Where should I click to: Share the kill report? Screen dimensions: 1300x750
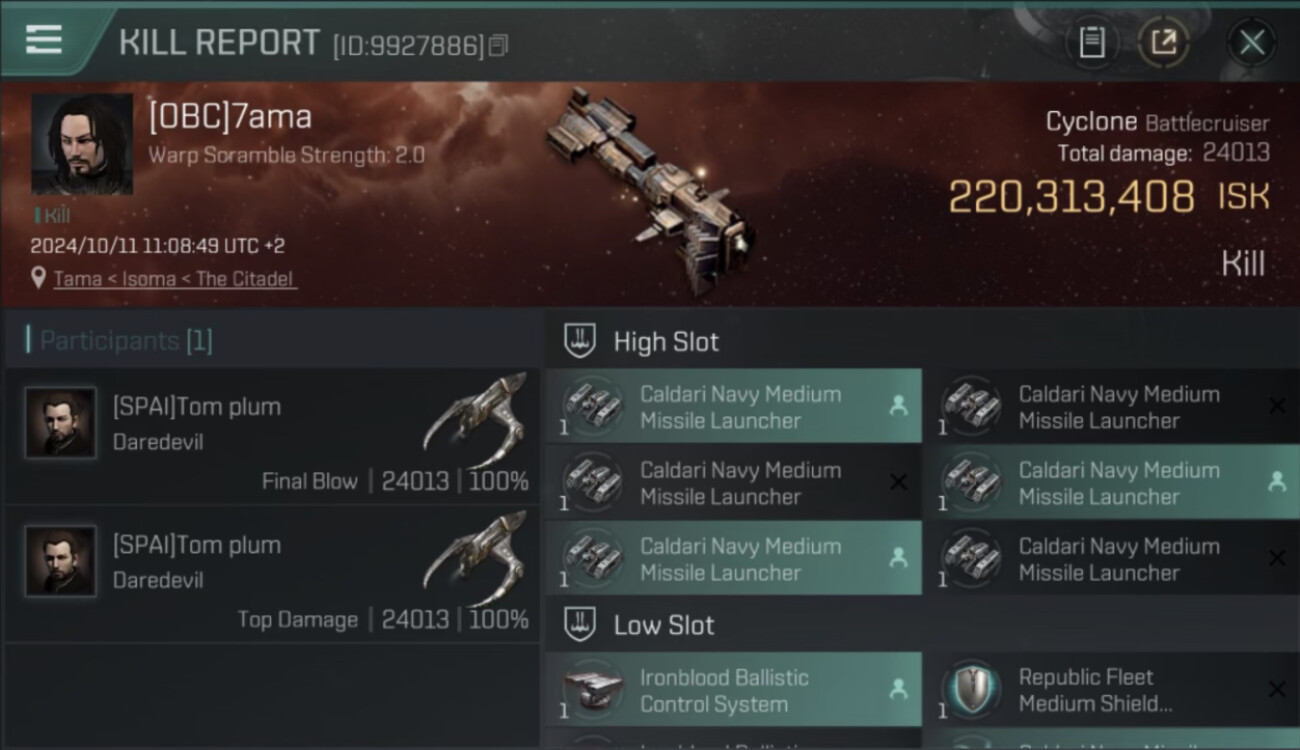click(x=1164, y=42)
